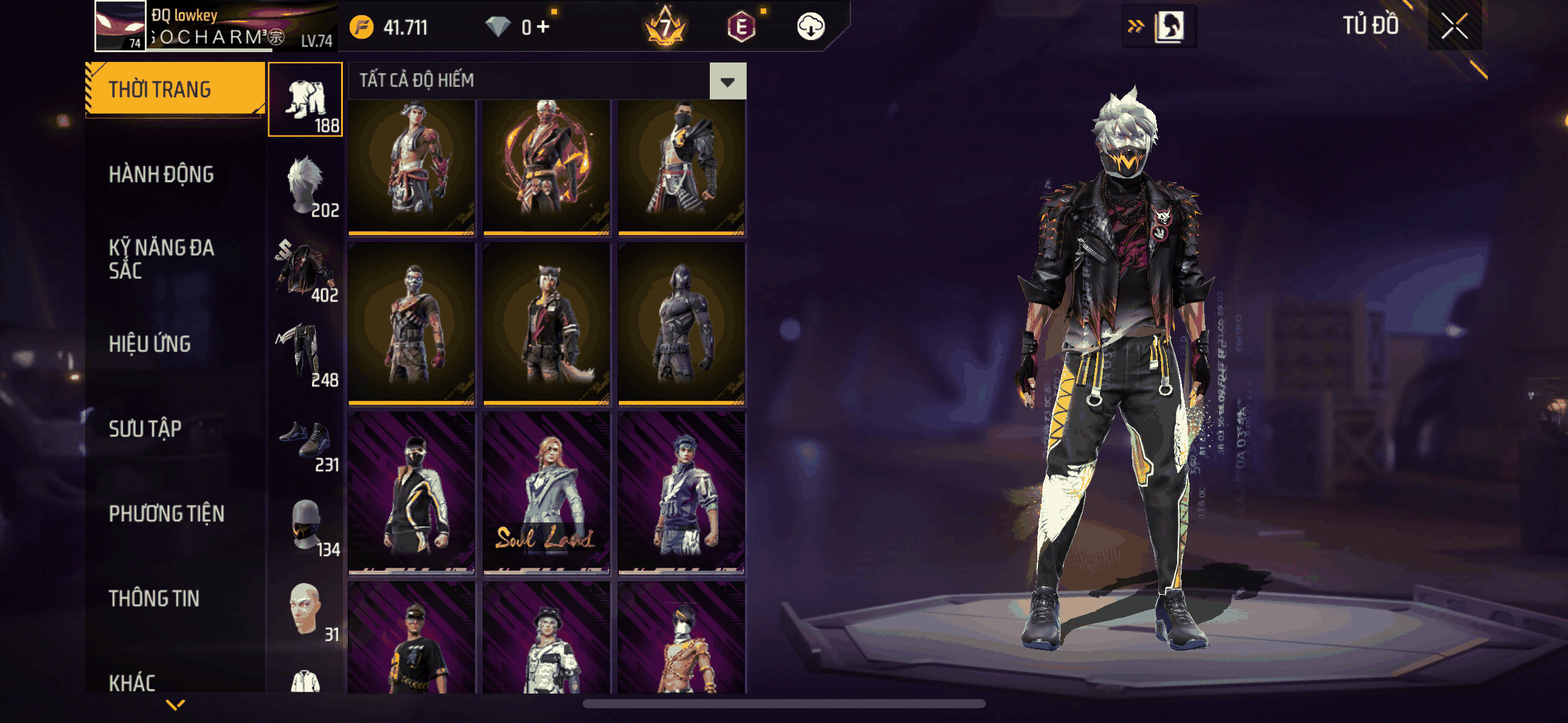Image resolution: width=1568 pixels, height=723 pixels.
Task: Show the hair and head items tab
Action: tap(306, 185)
